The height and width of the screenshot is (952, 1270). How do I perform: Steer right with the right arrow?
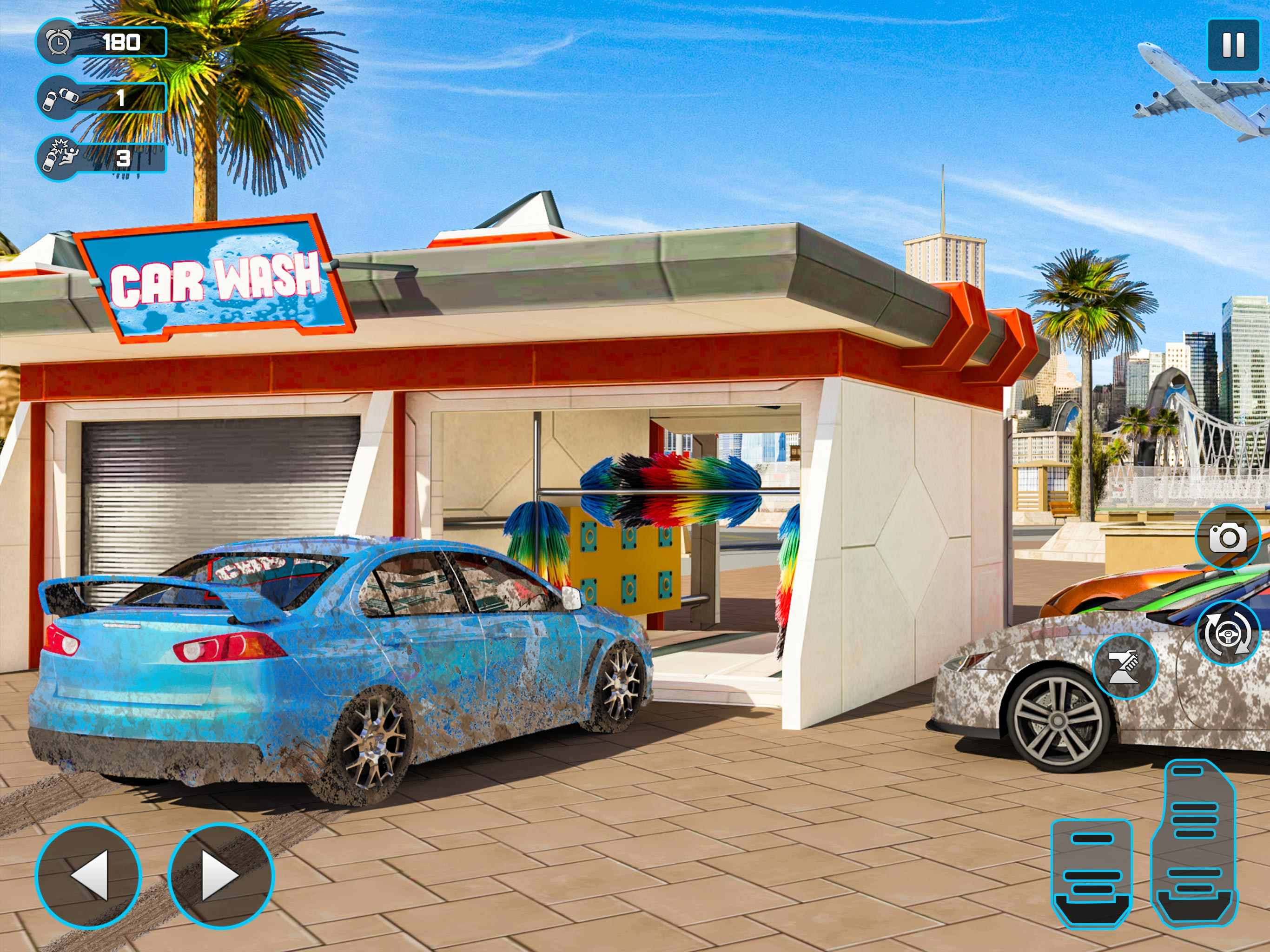coord(221,875)
